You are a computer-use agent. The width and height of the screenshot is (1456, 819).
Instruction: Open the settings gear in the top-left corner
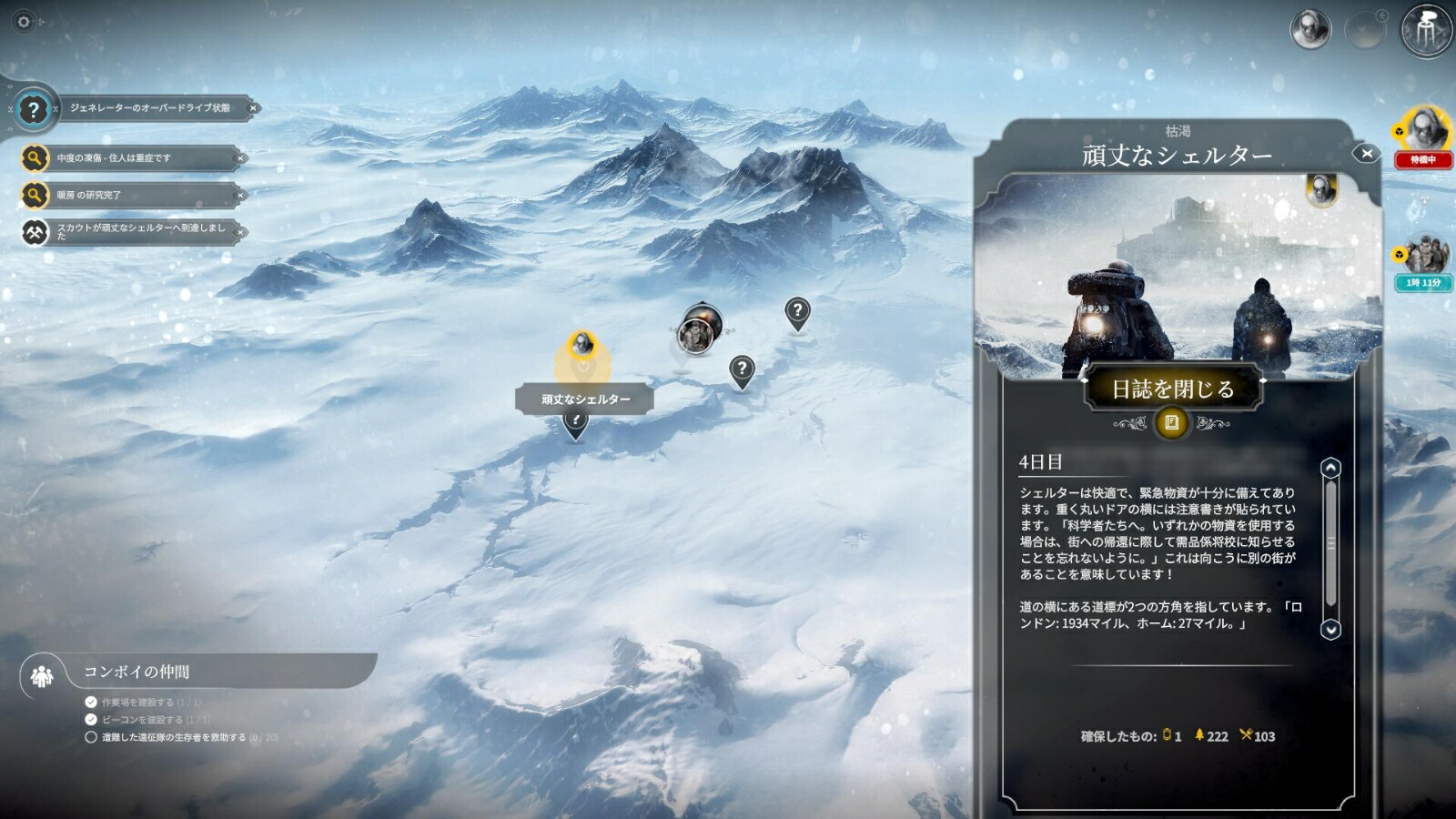click(24, 22)
